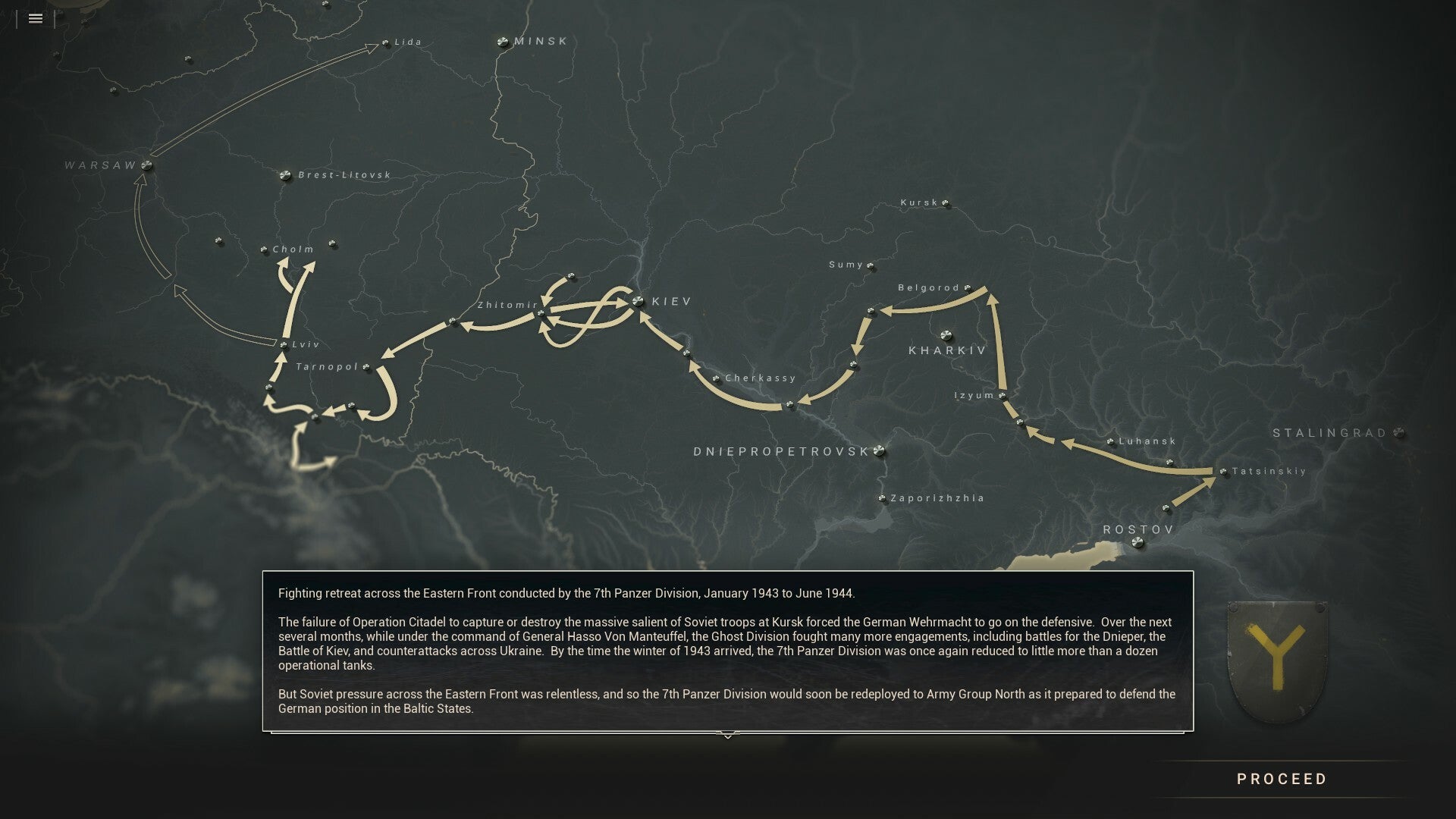Click the Zaporizhzhia city marker icon
Image resolution: width=1456 pixels, height=819 pixels.
(x=881, y=498)
